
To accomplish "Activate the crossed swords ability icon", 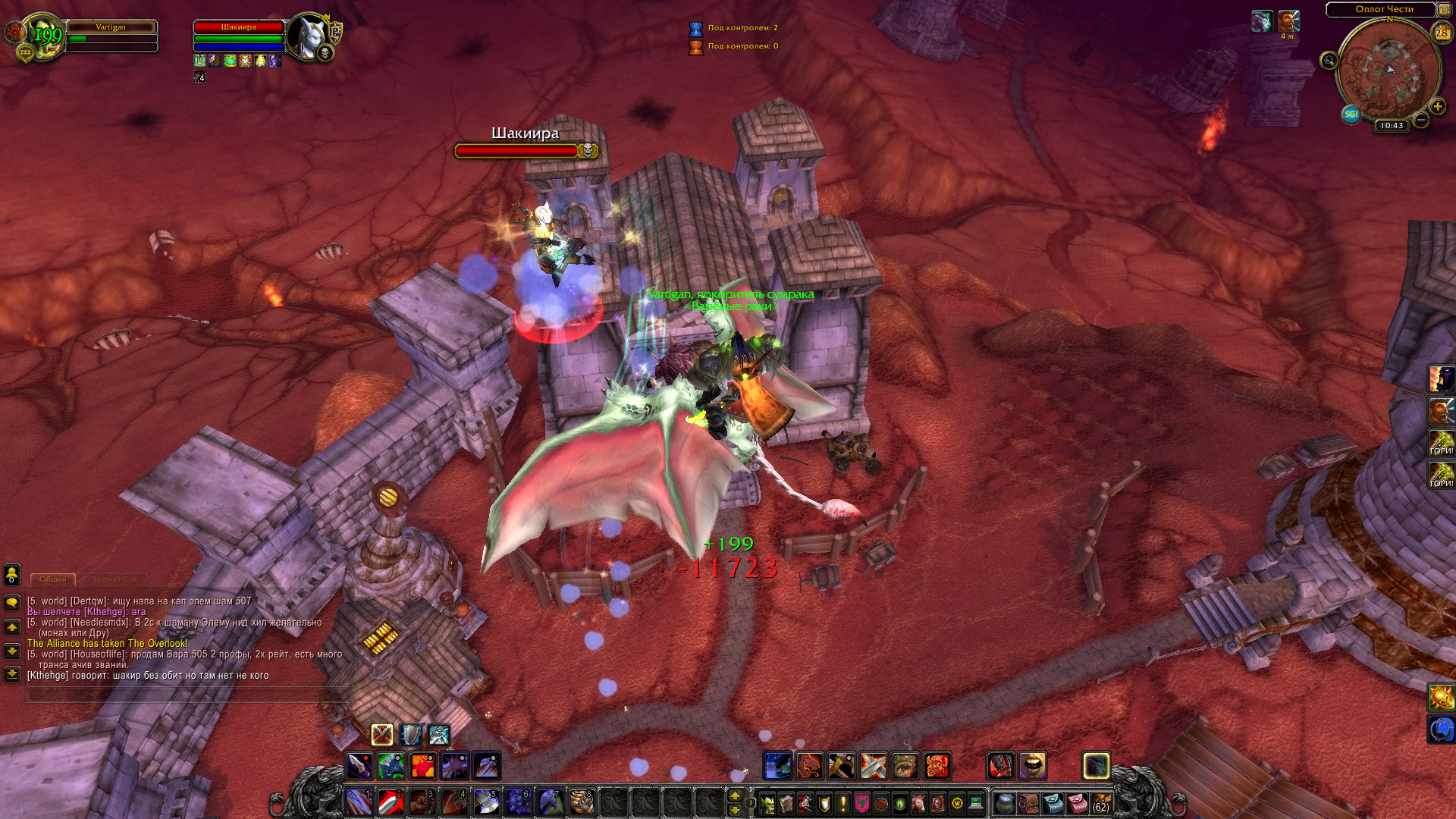I will [873, 766].
